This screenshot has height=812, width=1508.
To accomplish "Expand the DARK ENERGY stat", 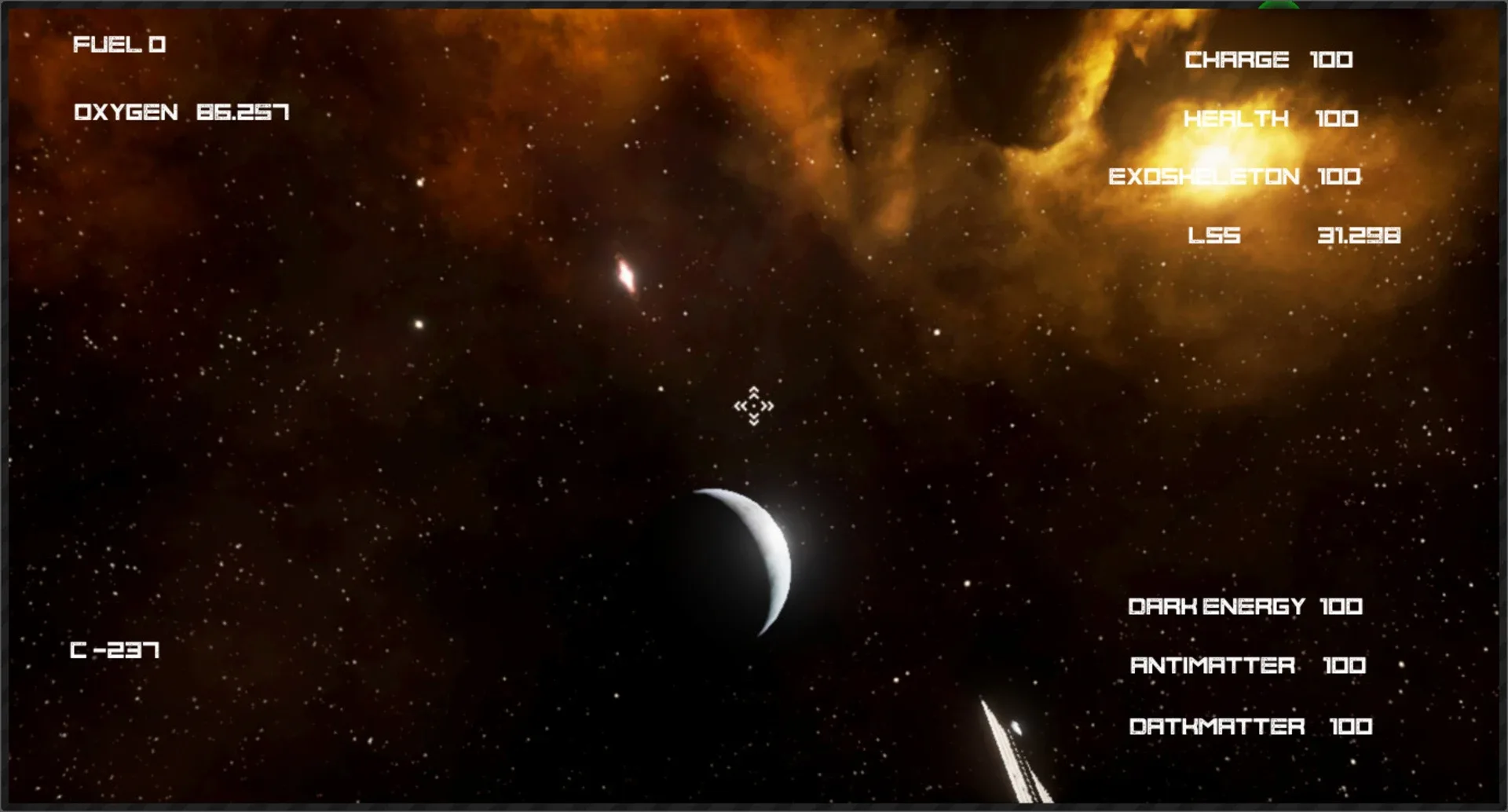I will coord(1245,606).
